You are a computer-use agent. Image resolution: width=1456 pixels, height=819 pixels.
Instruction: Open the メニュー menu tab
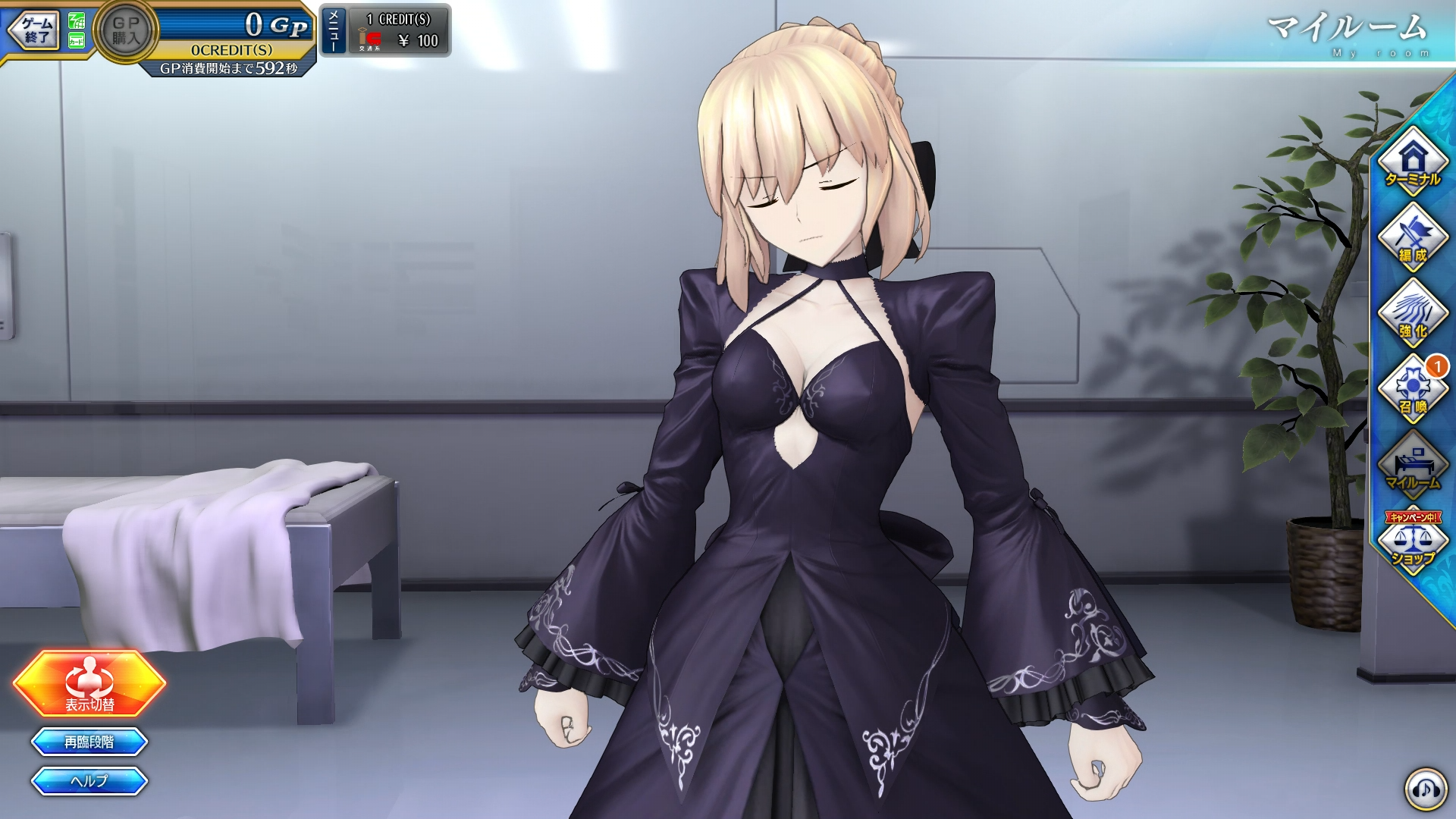pos(334,30)
